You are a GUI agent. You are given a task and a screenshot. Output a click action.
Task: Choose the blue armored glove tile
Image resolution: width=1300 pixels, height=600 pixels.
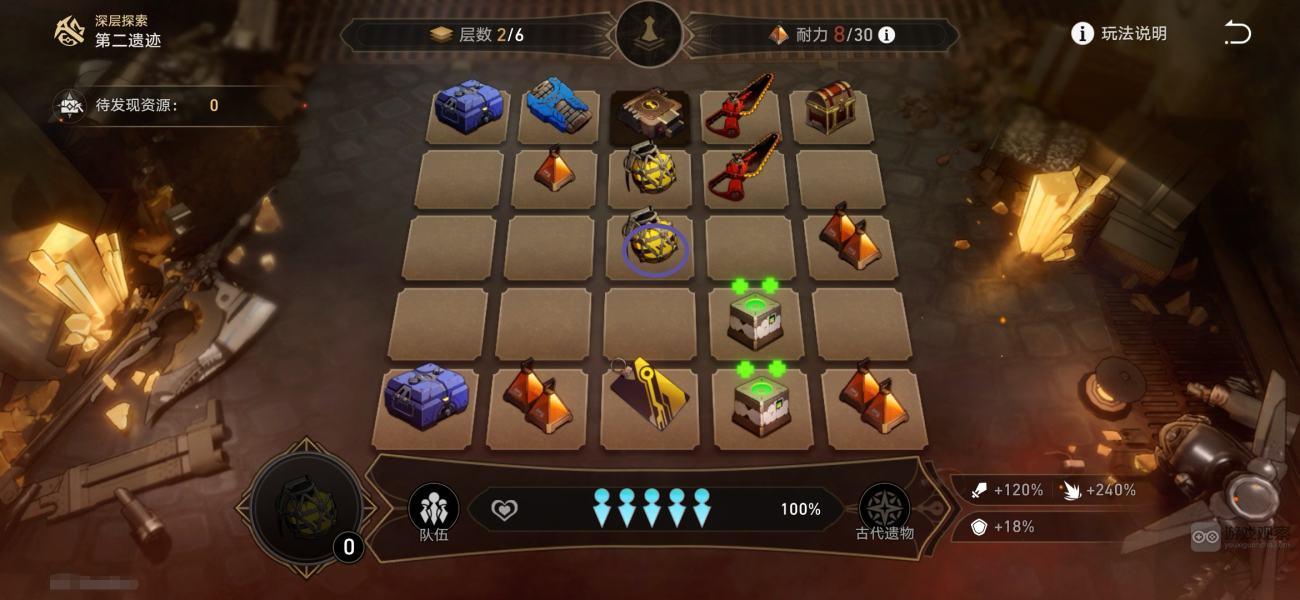(x=558, y=109)
